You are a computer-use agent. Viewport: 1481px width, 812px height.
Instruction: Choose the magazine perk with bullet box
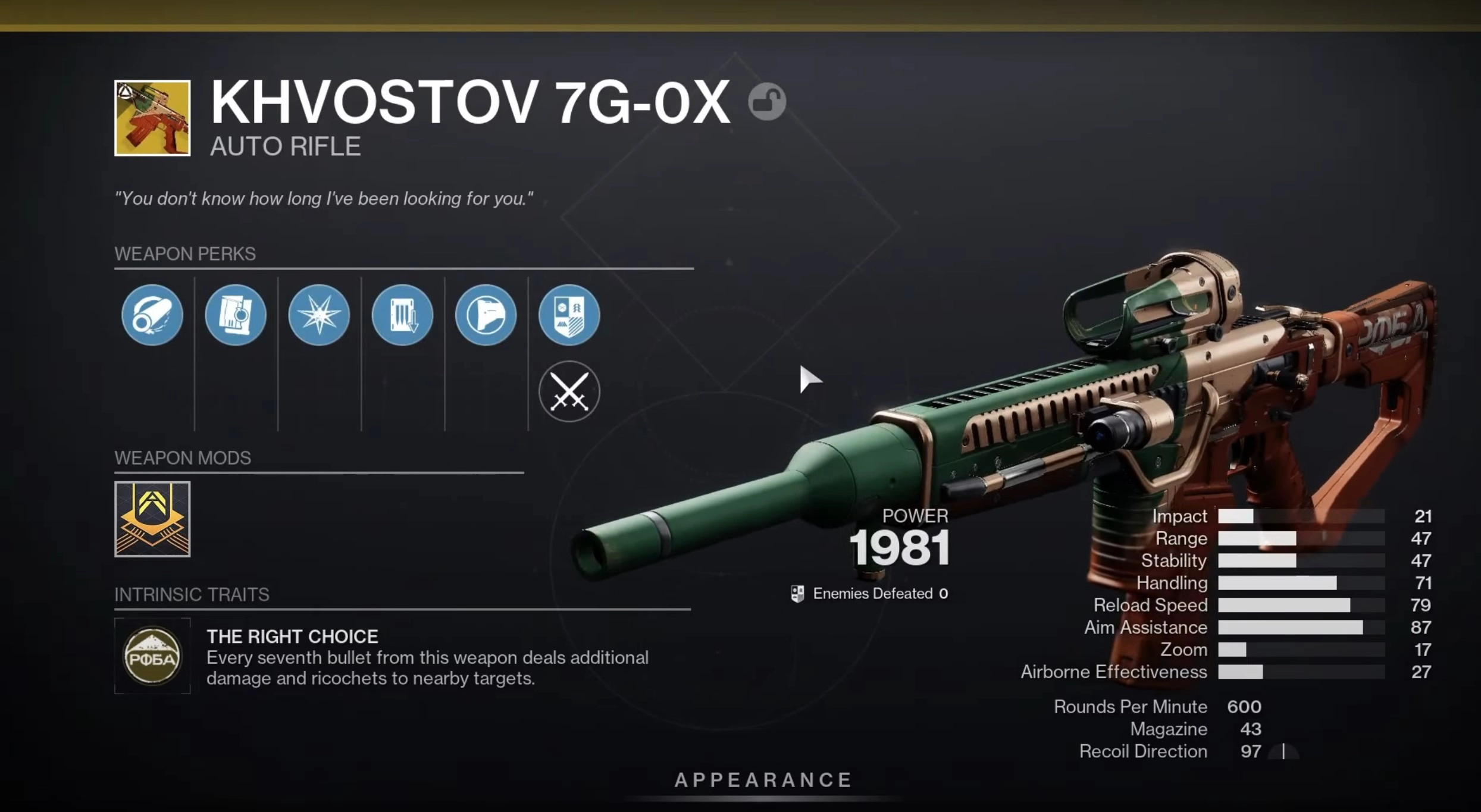[x=236, y=315]
